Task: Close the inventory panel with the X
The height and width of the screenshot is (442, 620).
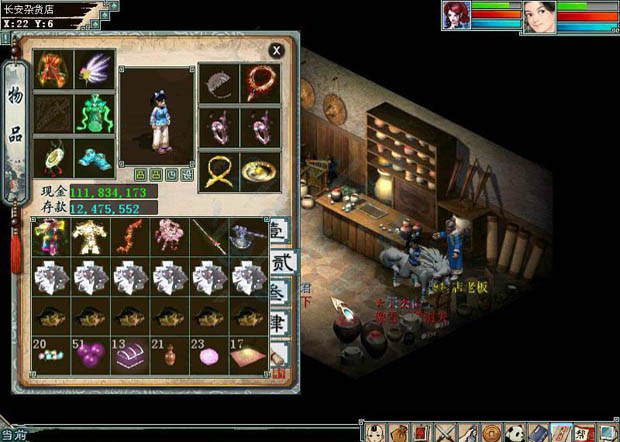Action: tap(276, 50)
